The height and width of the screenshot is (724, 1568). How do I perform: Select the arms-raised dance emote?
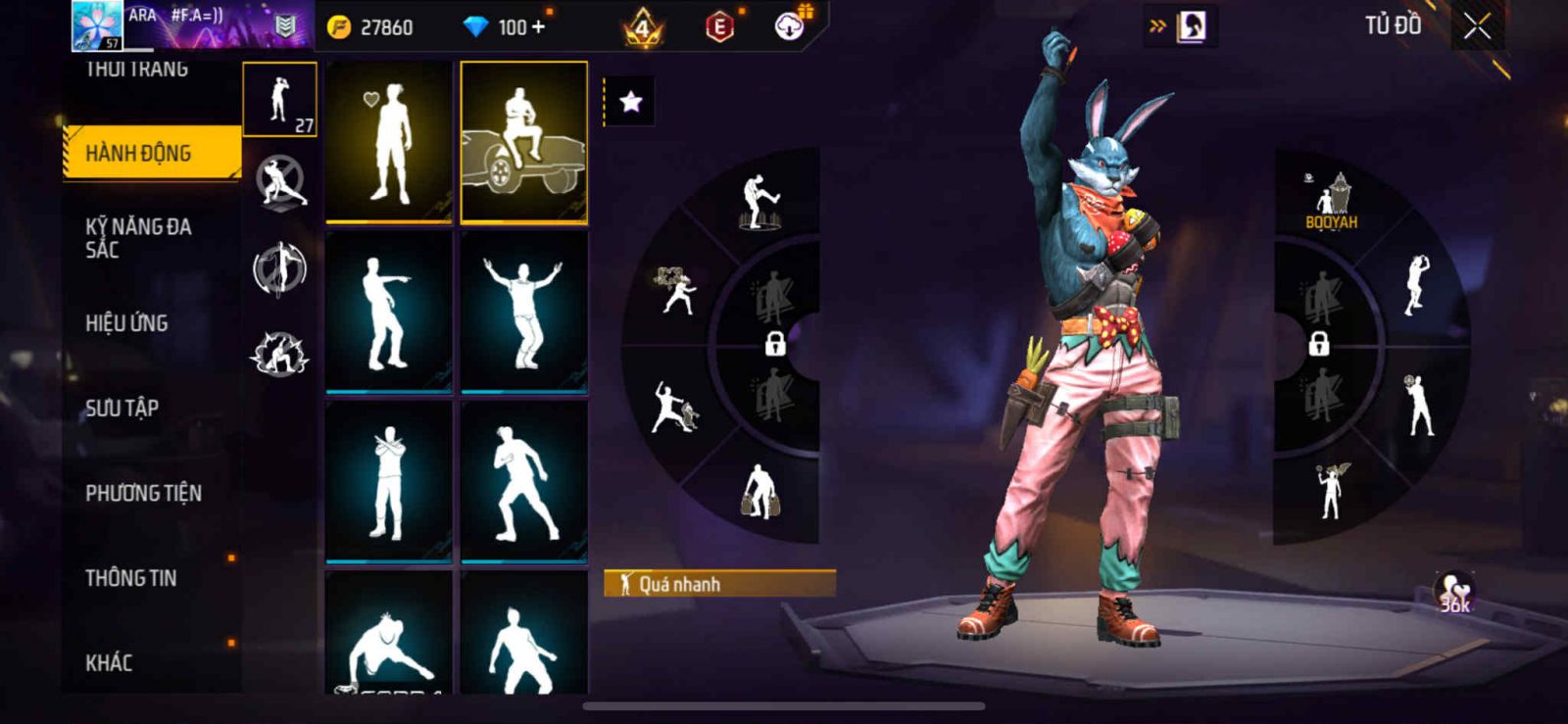point(524,313)
